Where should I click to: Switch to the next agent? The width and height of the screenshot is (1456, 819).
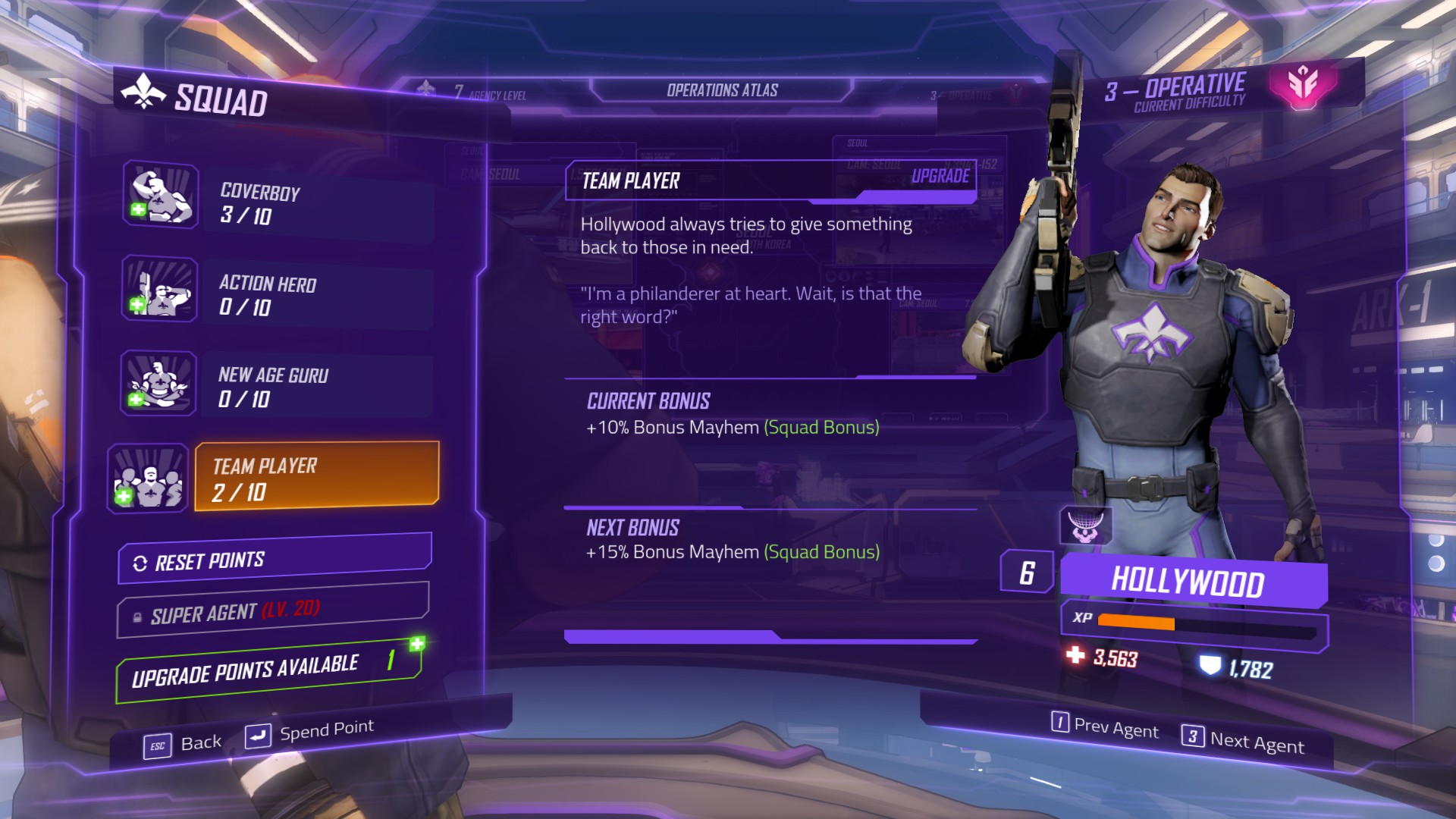click(1243, 740)
